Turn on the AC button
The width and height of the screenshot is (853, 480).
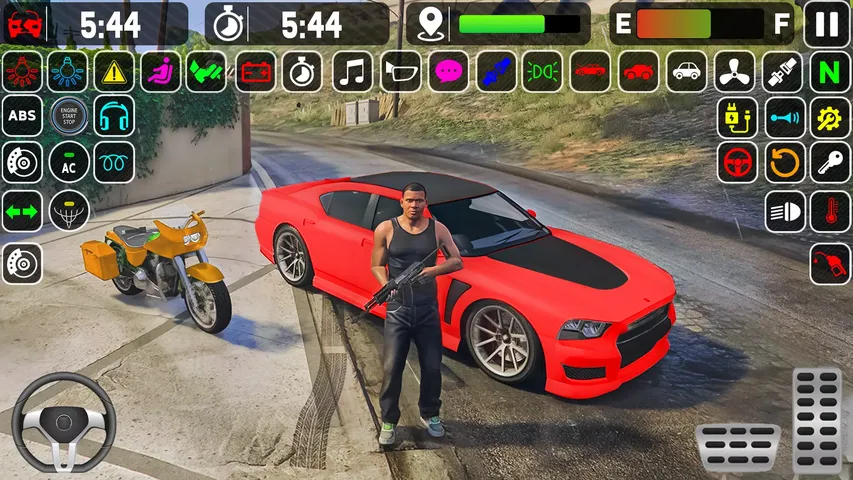(x=69, y=162)
